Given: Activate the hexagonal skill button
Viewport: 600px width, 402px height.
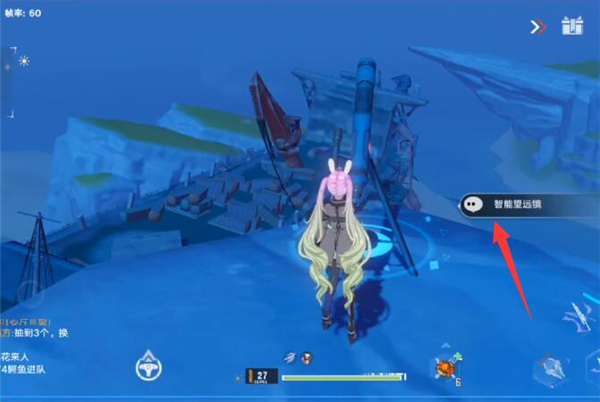Looking at the screenshot, I should [x=549, y=370].
